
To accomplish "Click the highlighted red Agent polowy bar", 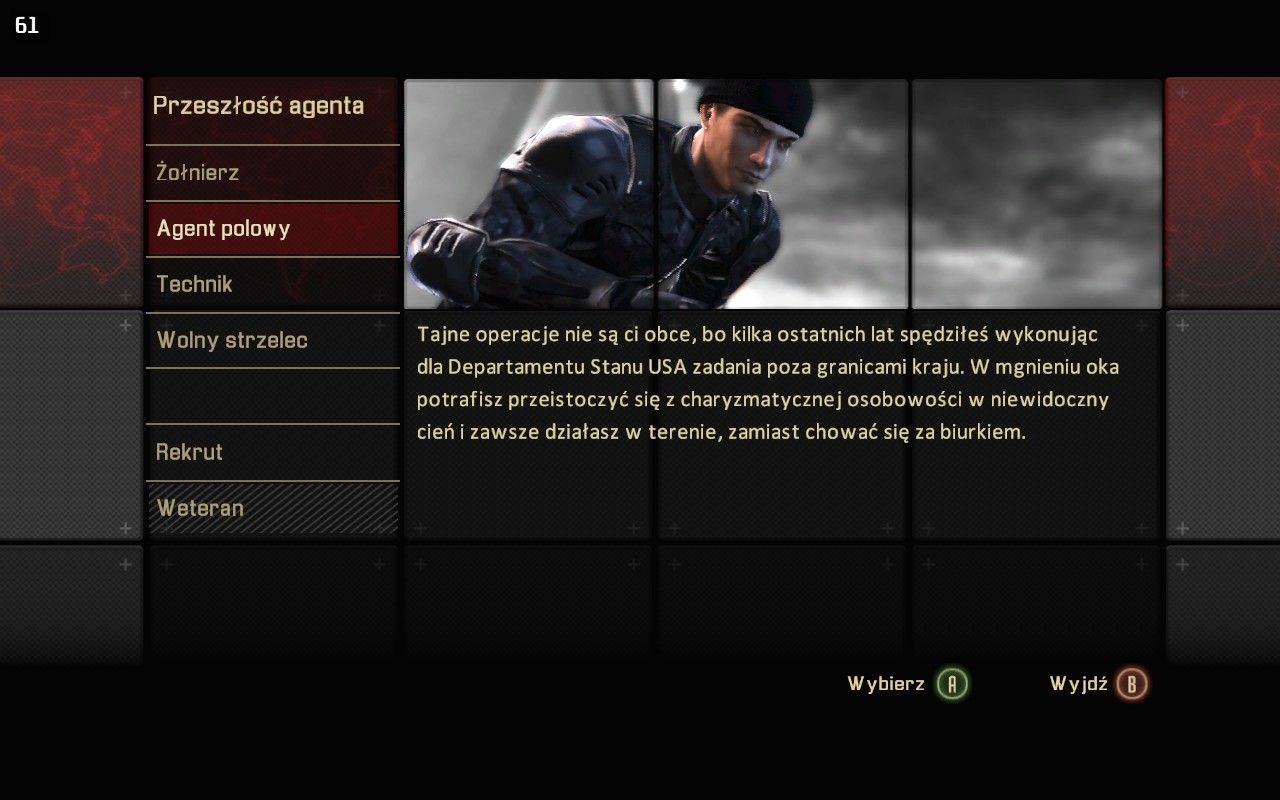I will (272, 228).
